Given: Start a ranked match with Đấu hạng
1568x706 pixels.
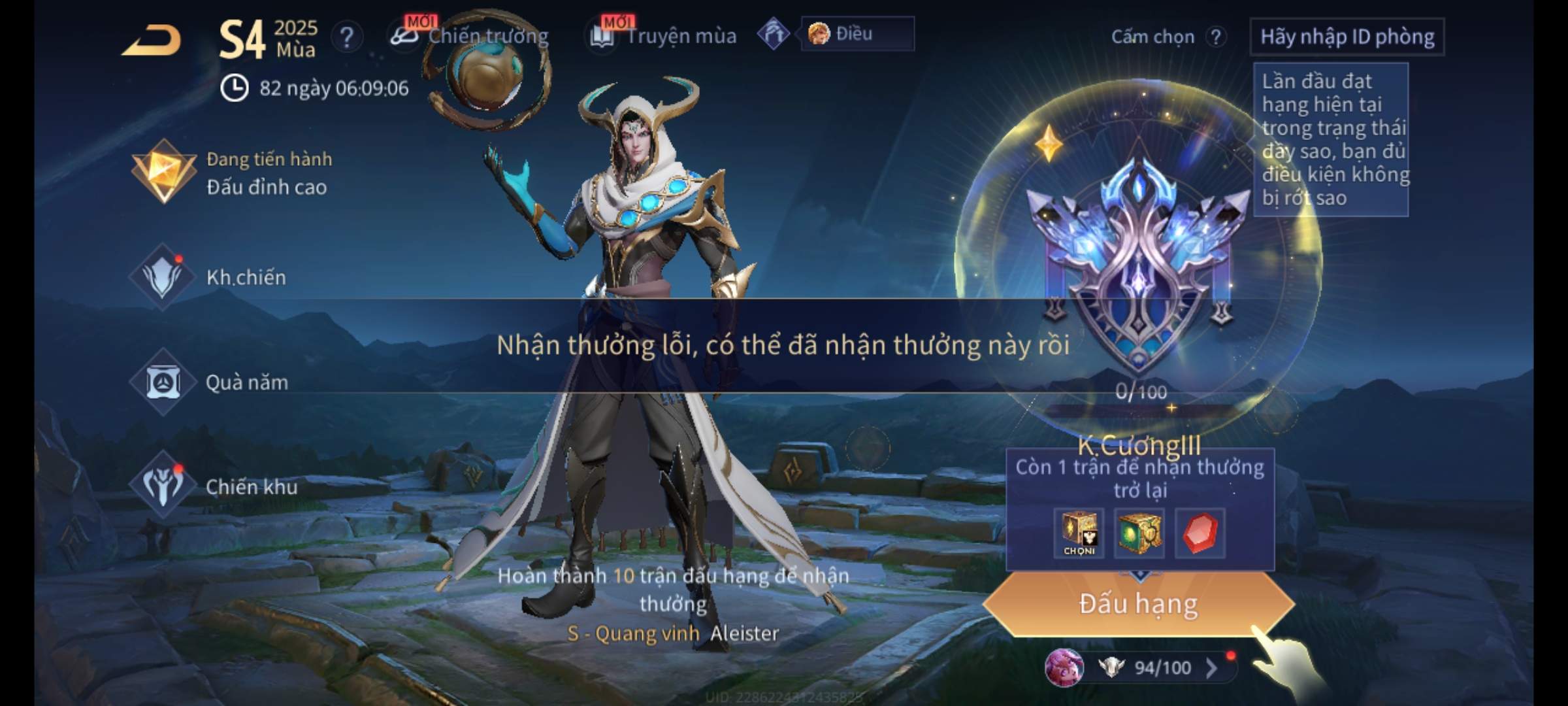Looking at the screenshot, I should tap(1138, 604).
